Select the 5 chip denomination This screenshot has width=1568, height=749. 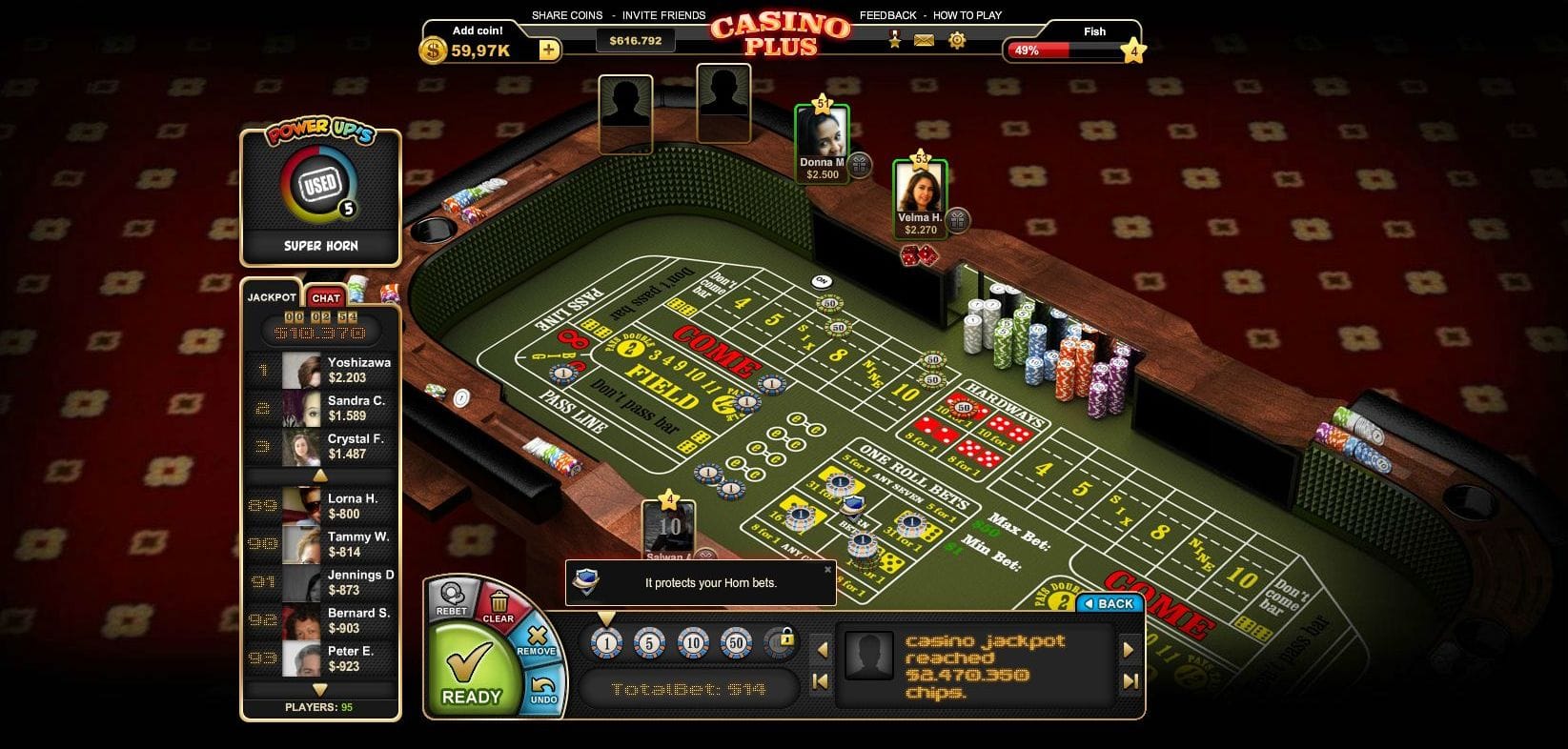[649, 643]
